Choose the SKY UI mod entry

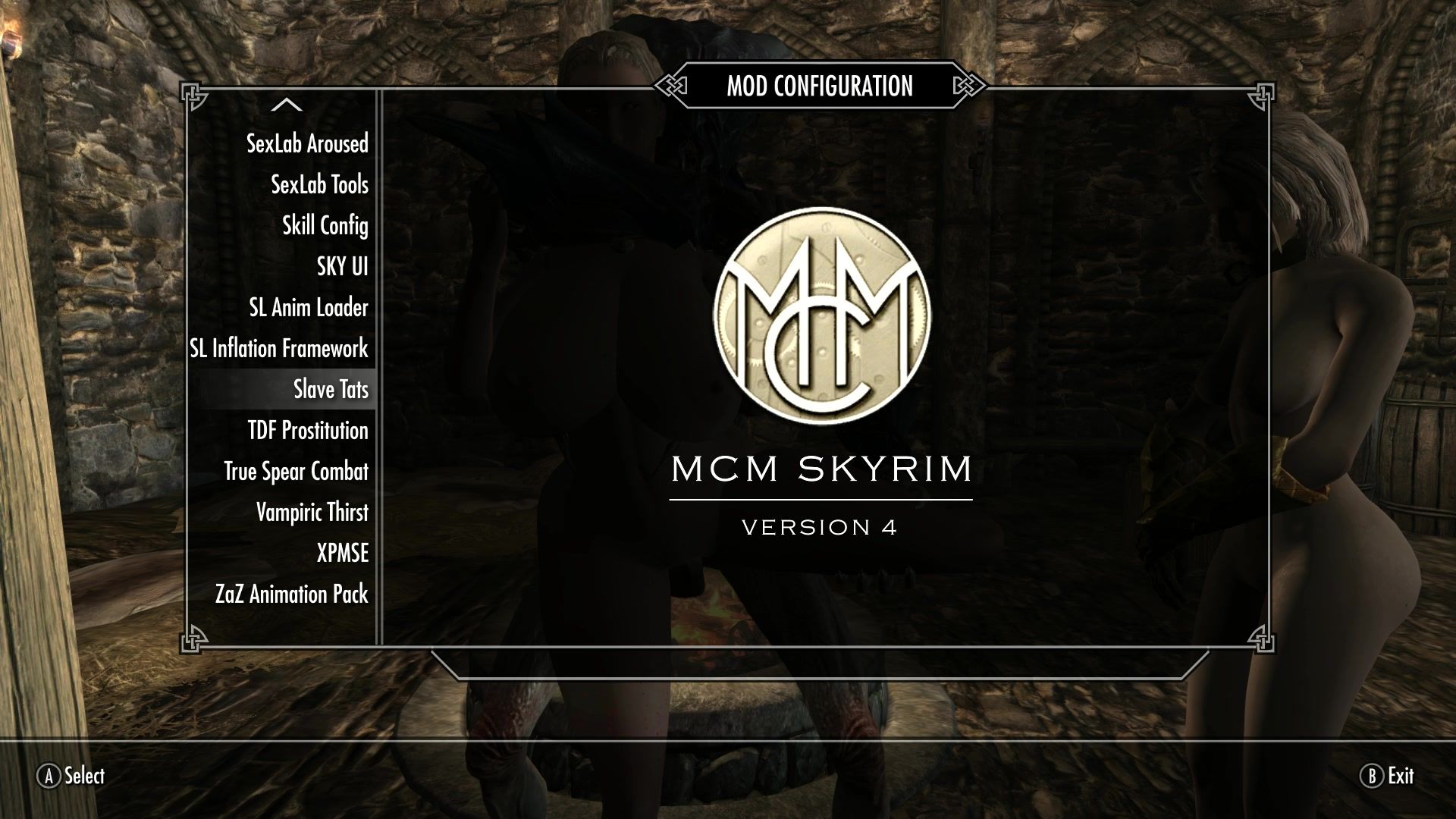pos(342,266)
